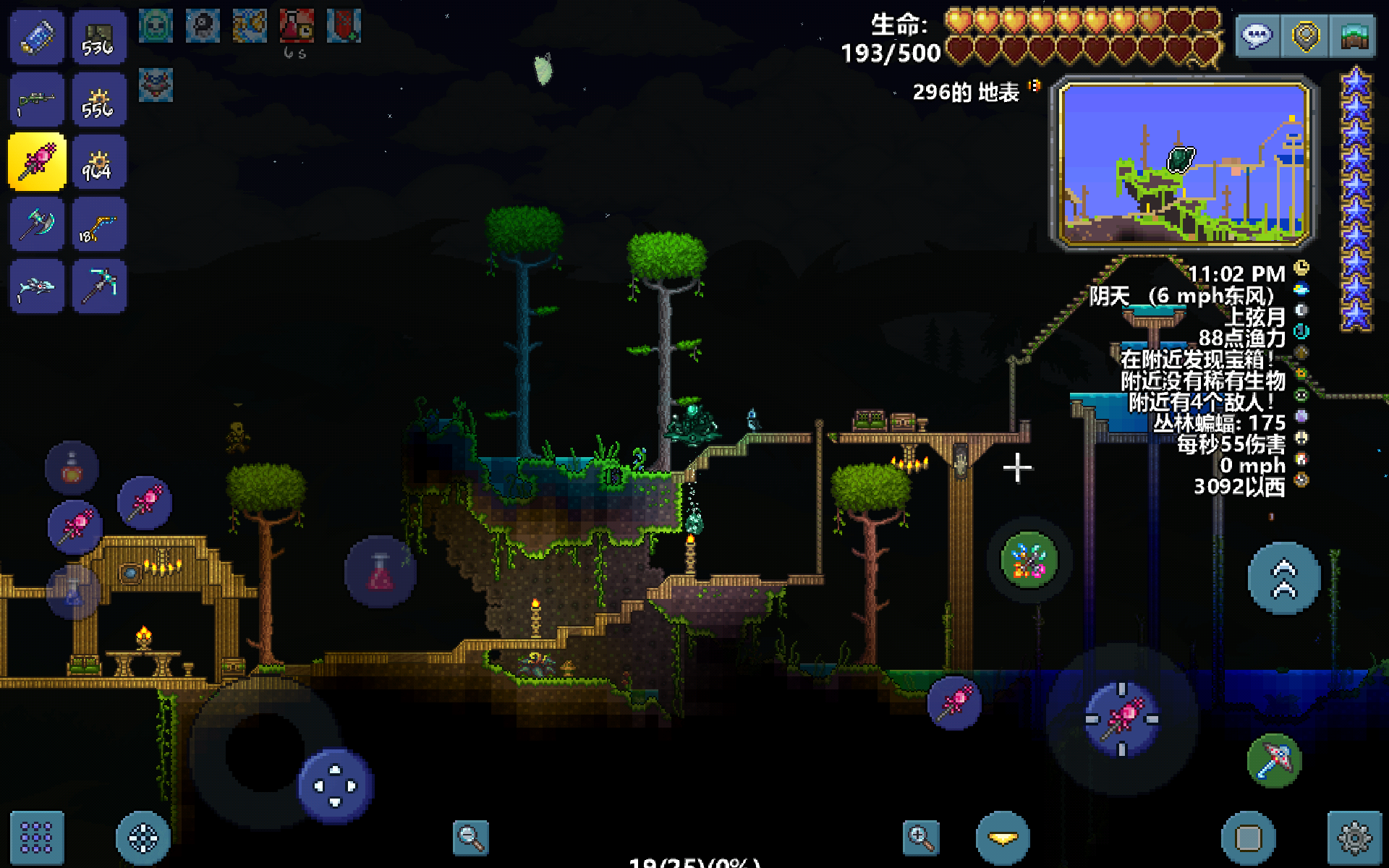Open the settings gear
Viewport: 1389px width, 868px height.
point(1354,838)
